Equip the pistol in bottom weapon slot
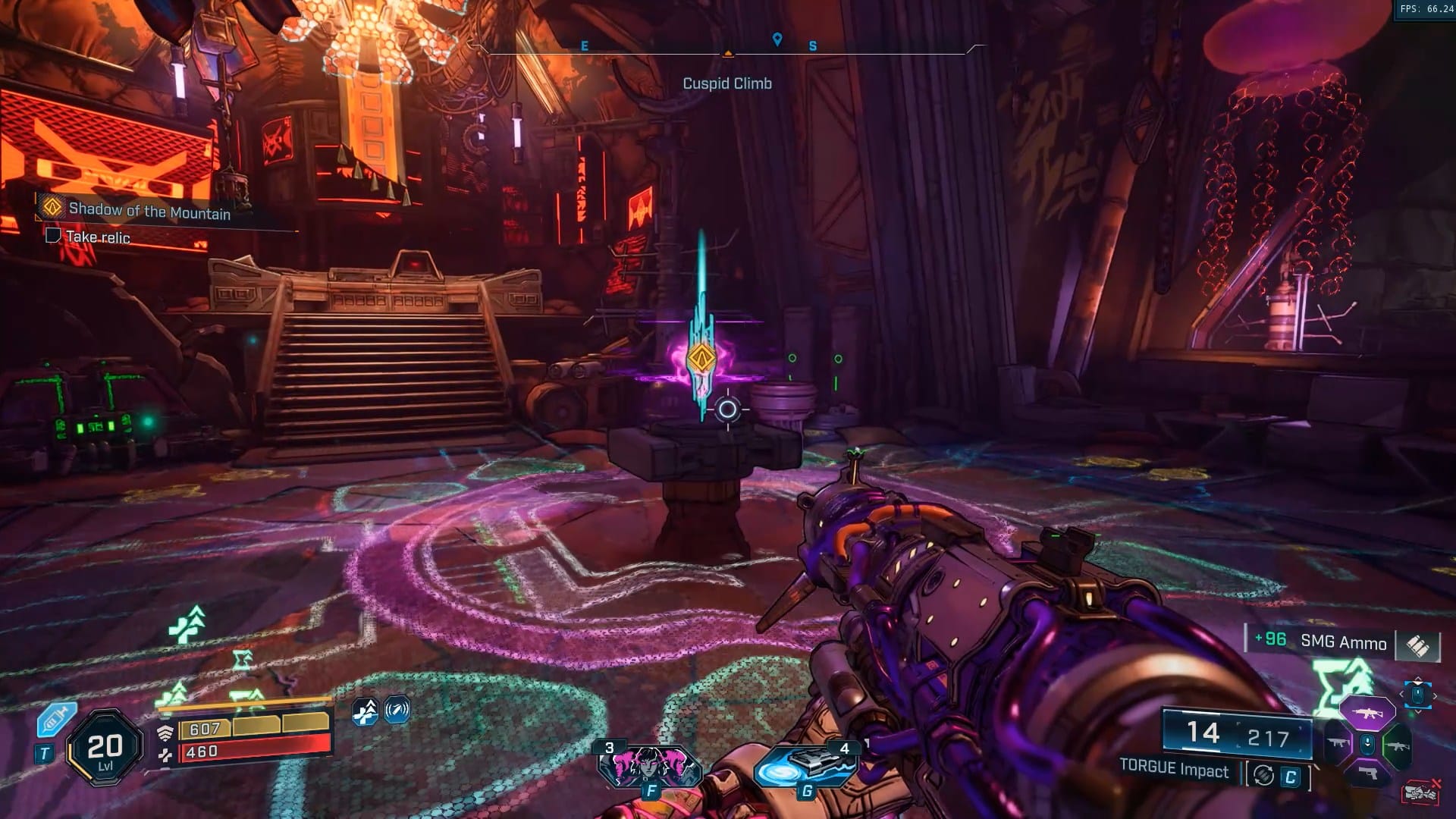Image resolution: width=1456 pixels, height=819 pixels. pos(1367,773)
